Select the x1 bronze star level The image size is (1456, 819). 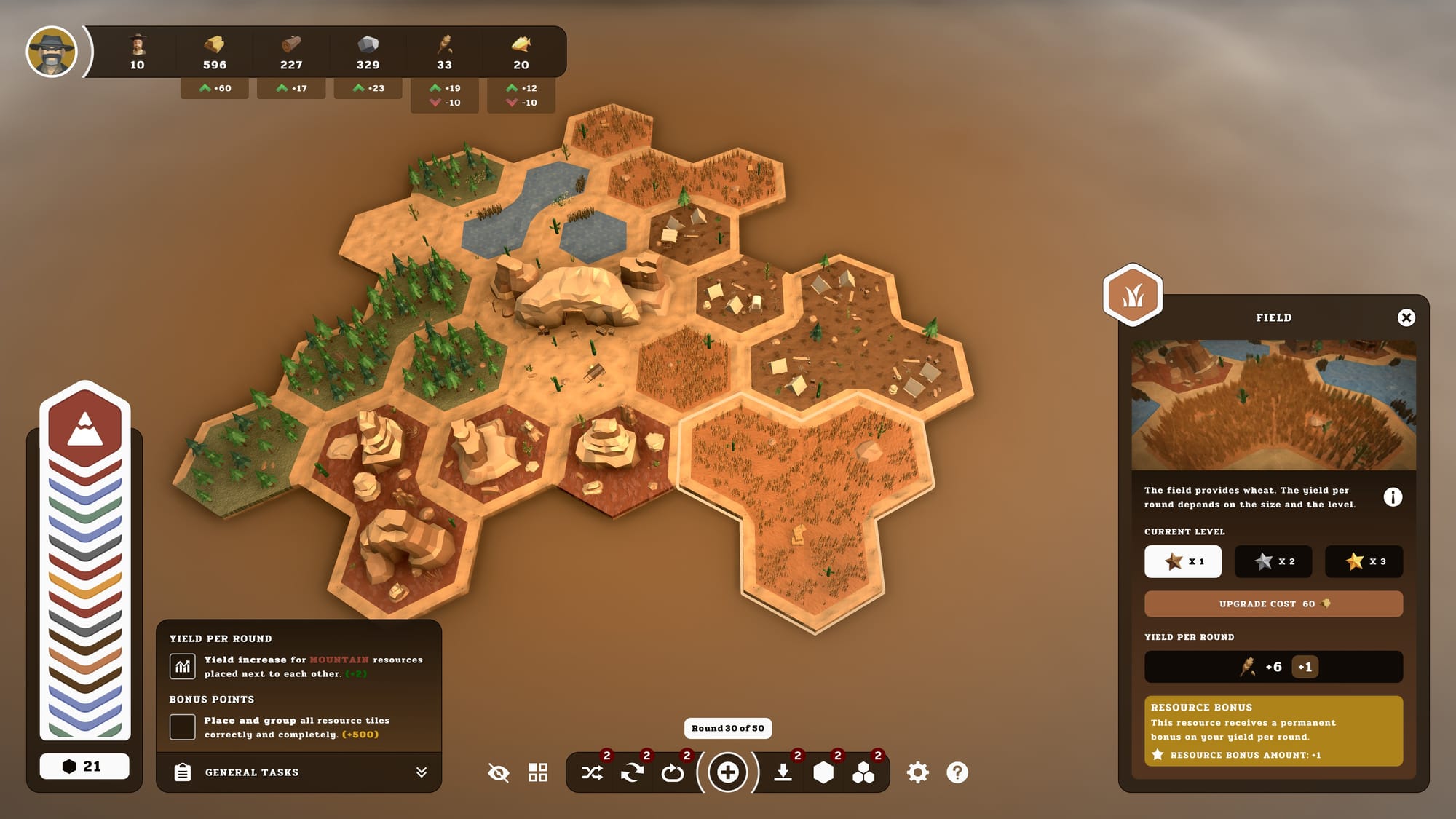tap(1182, 561)
